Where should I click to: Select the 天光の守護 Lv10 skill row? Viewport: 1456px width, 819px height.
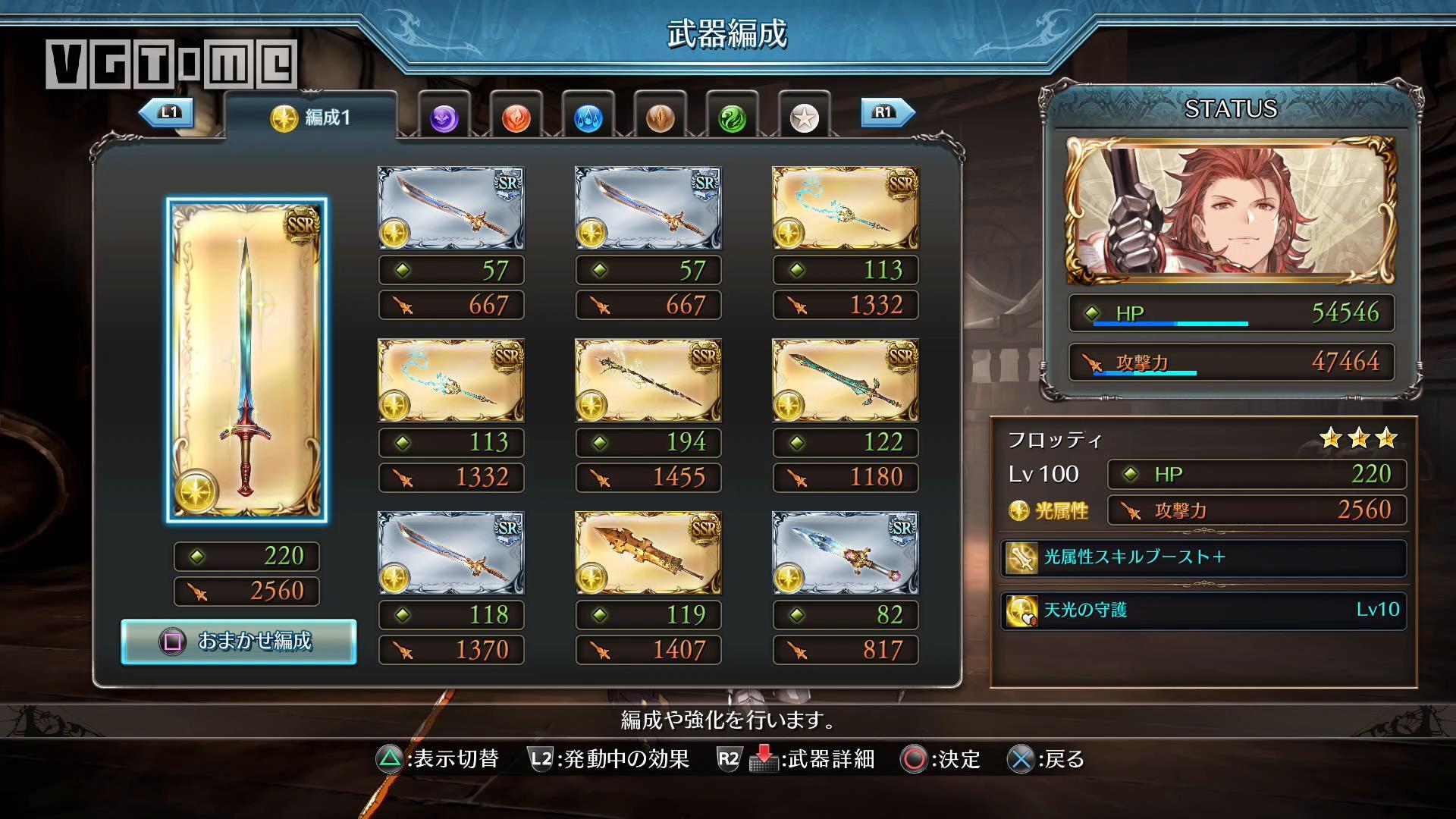tap(1203, 610)
